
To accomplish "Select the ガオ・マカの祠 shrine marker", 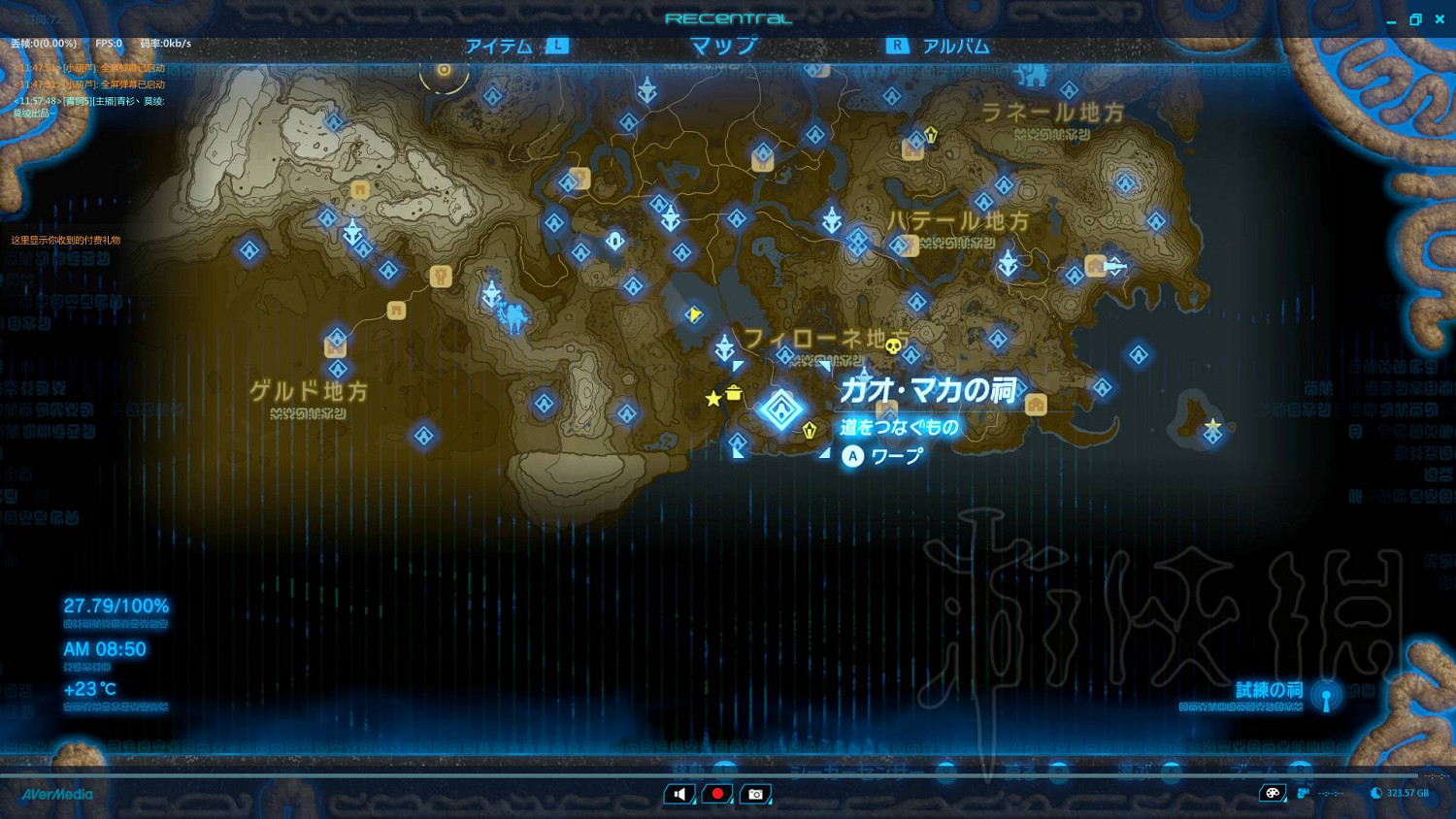I will [x=780, y=408].
